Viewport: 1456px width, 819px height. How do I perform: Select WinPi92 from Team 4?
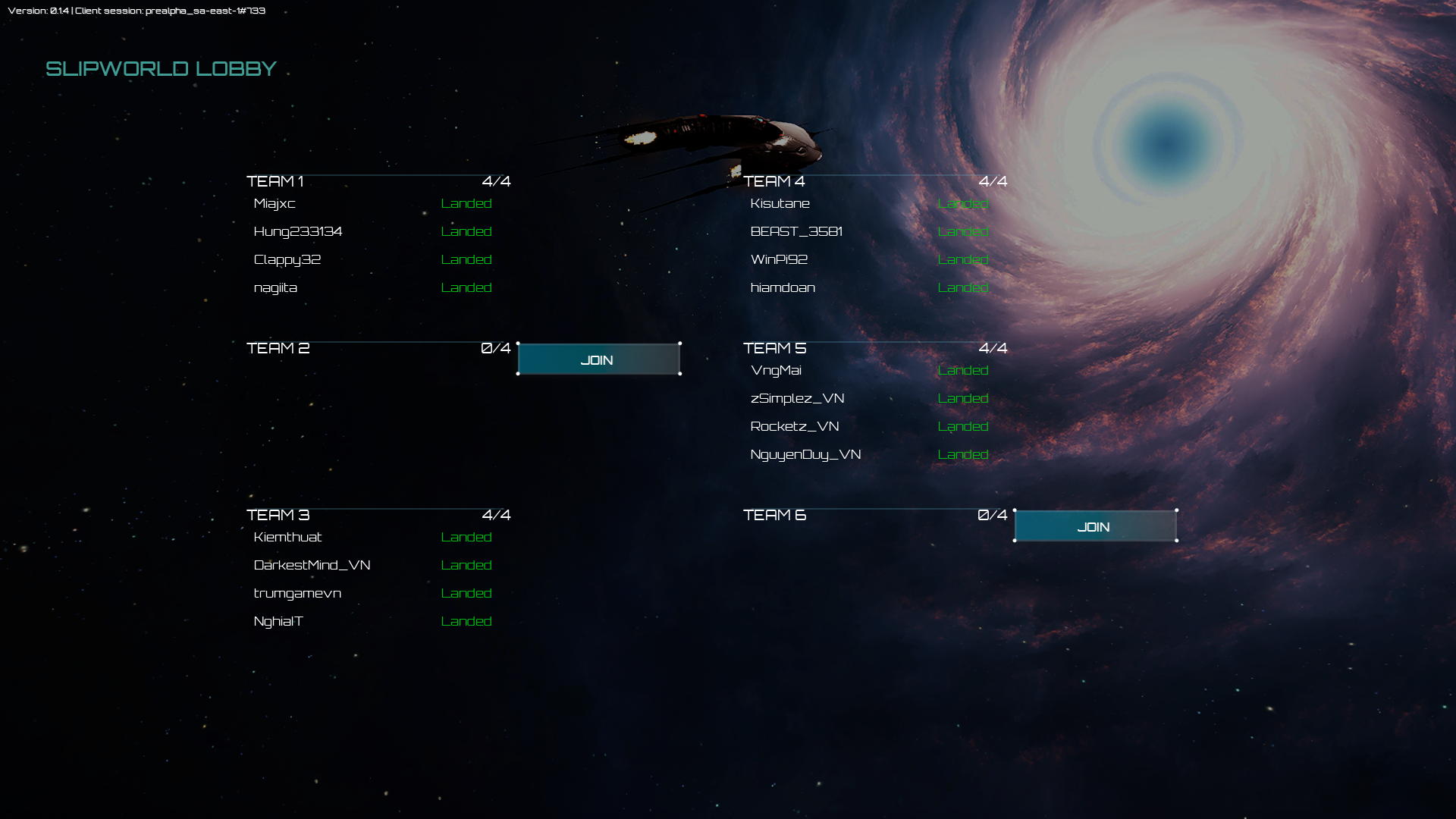pos(779,259)
